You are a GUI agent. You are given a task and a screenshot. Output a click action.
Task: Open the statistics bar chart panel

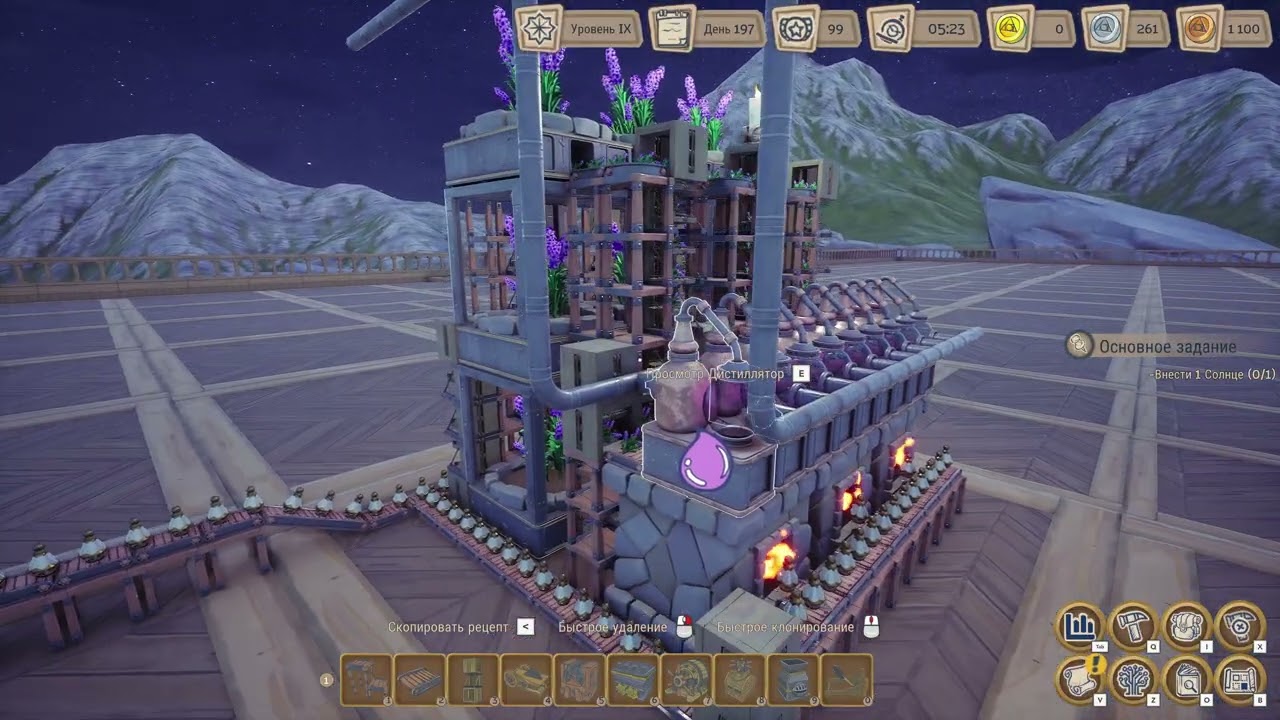pos(1080,627)
